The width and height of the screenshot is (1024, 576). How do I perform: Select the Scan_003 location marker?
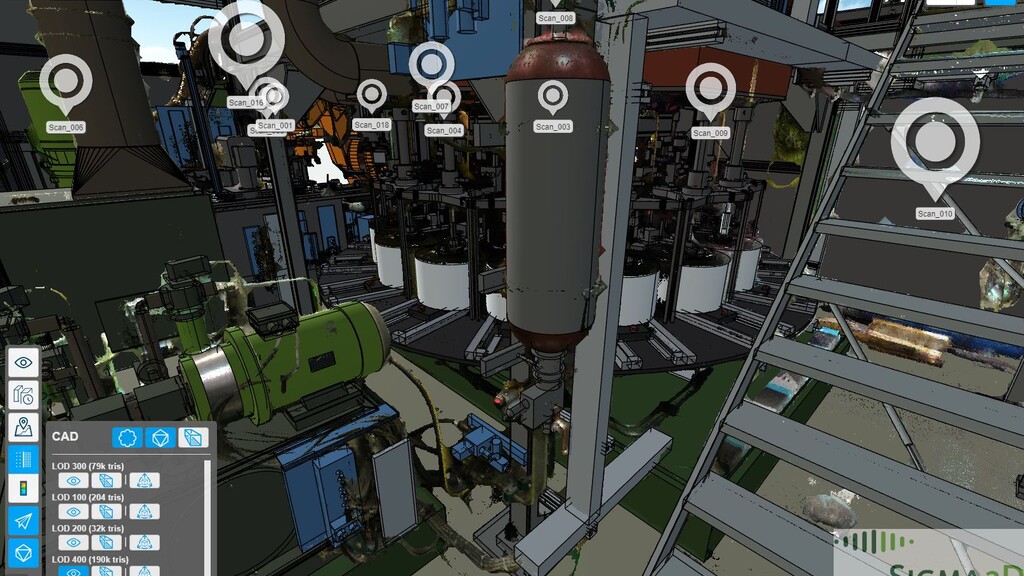point(553,96)
